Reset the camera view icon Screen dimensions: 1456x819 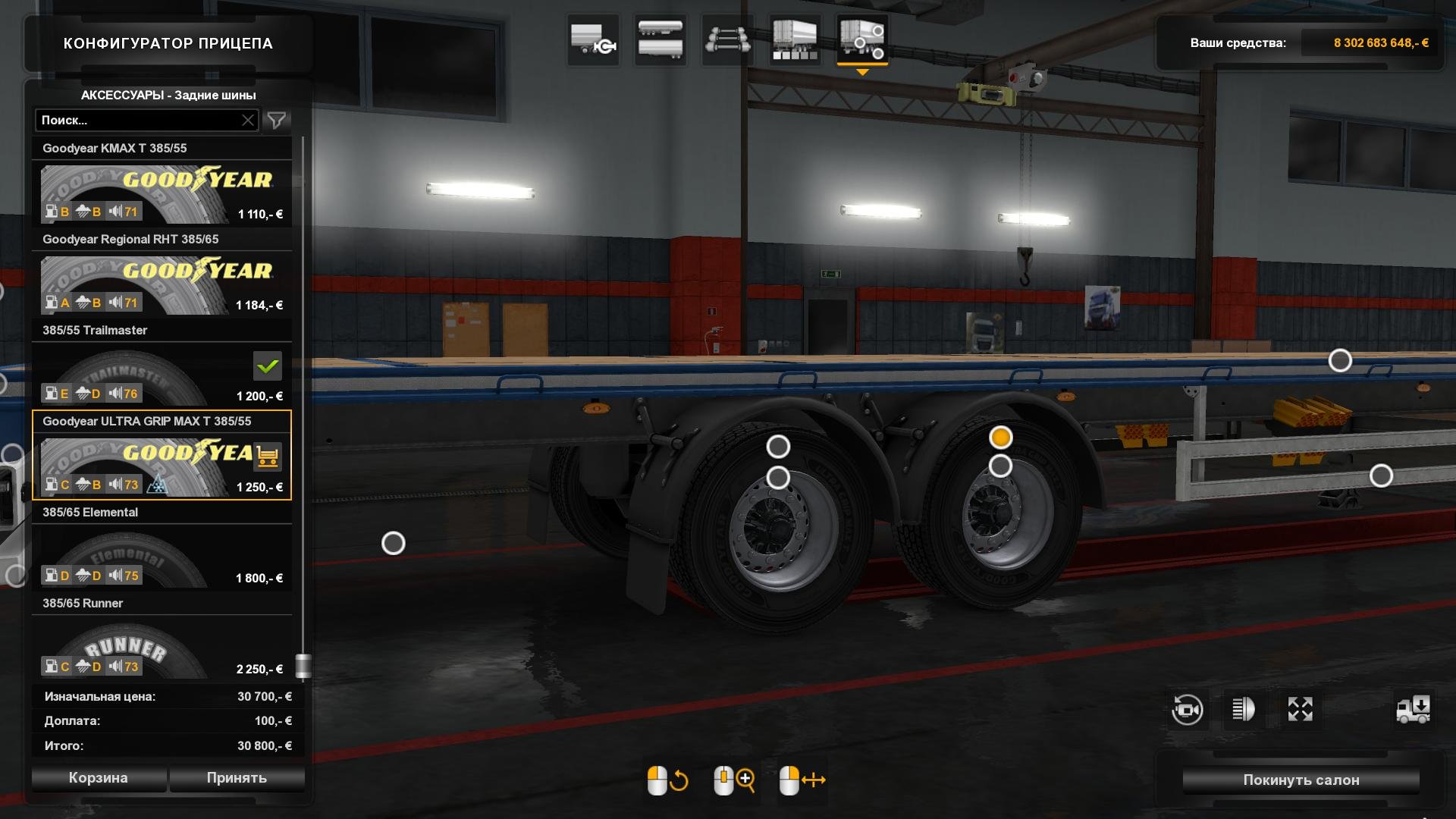point(1188,710)
